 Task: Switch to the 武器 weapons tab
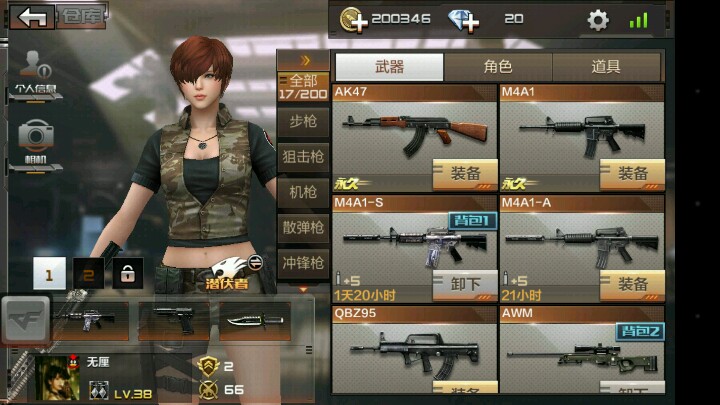[389, 67]
